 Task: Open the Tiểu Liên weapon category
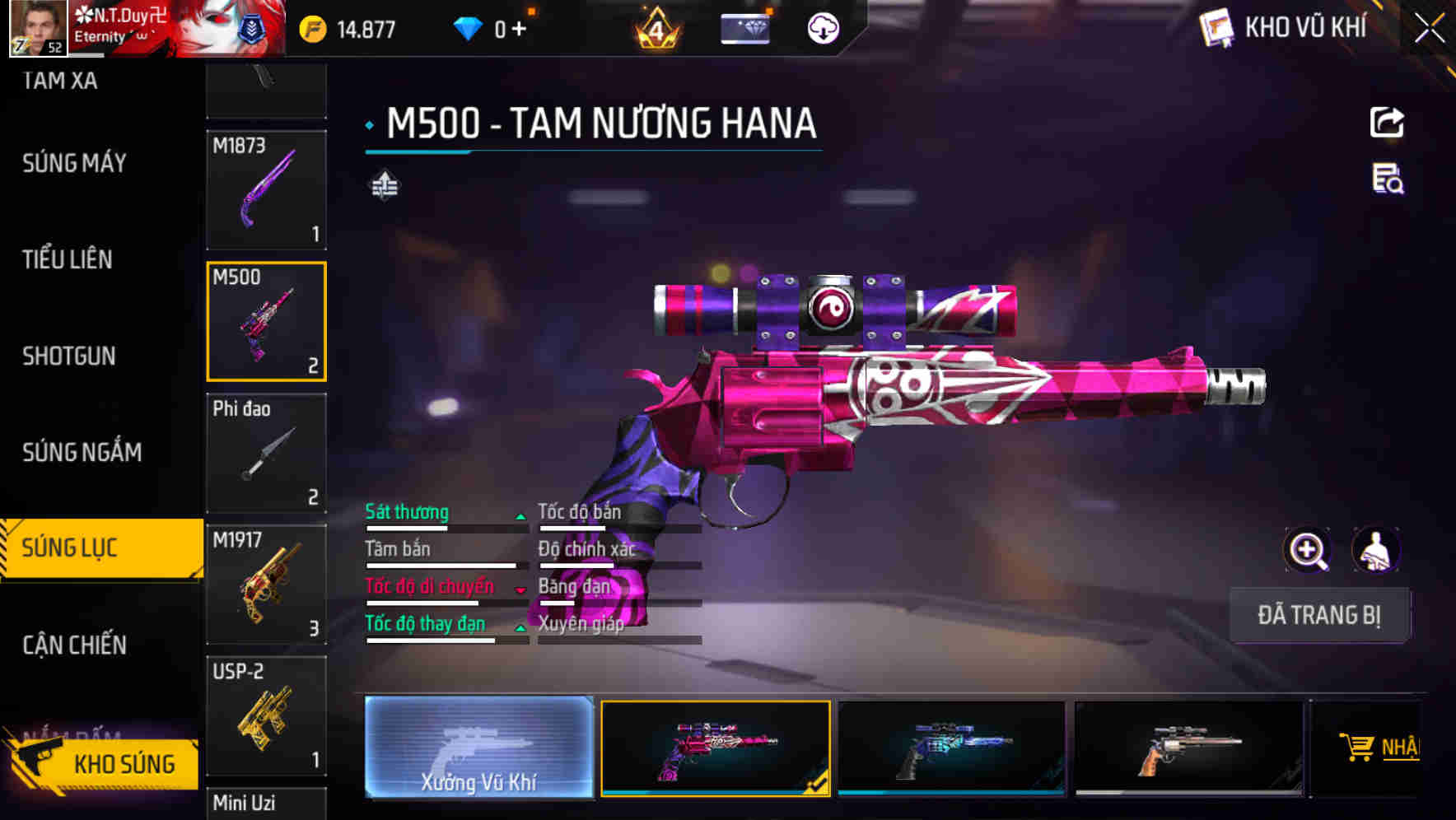coord(68,259)
